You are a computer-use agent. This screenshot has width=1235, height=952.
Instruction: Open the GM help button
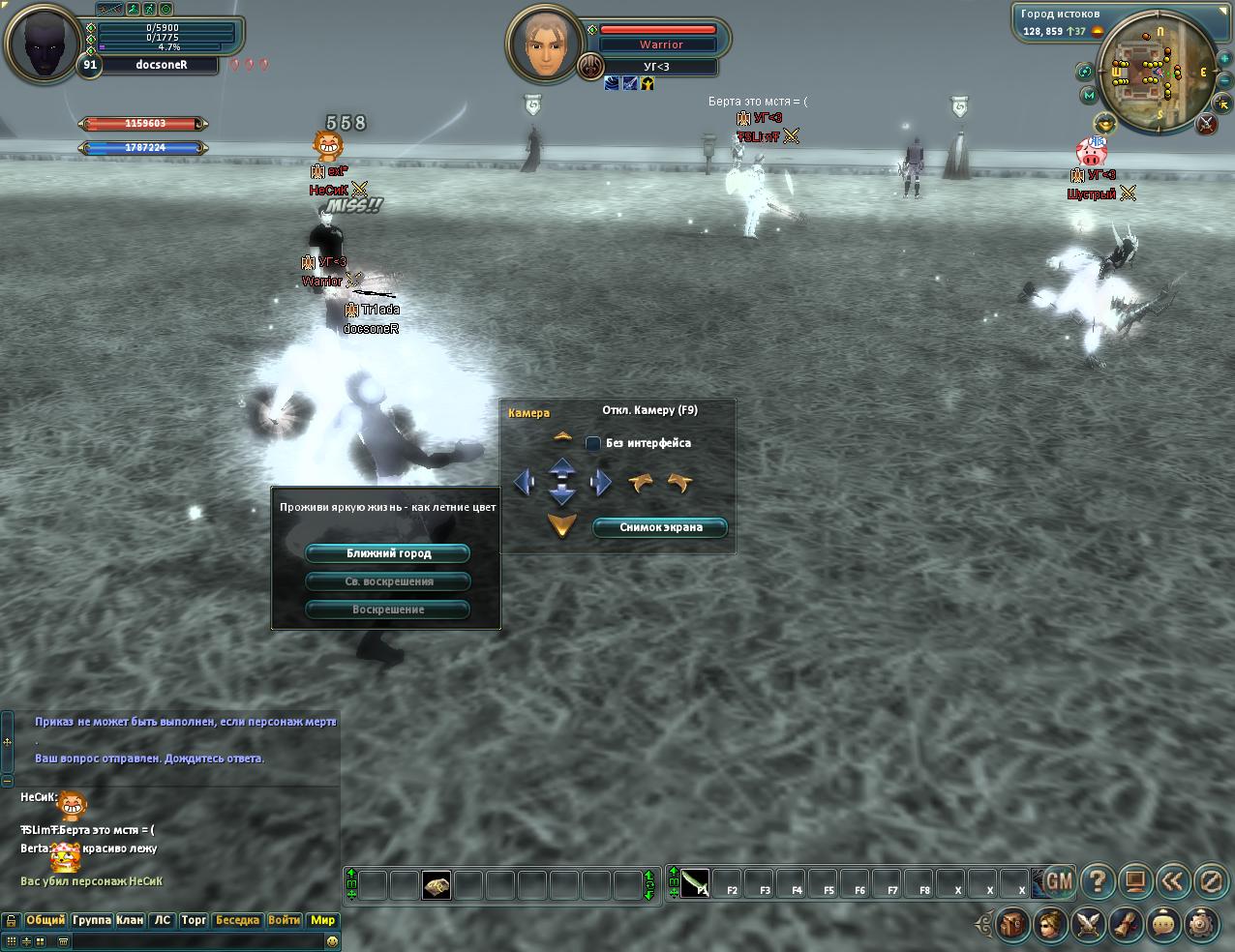(x=1059, y=881)
